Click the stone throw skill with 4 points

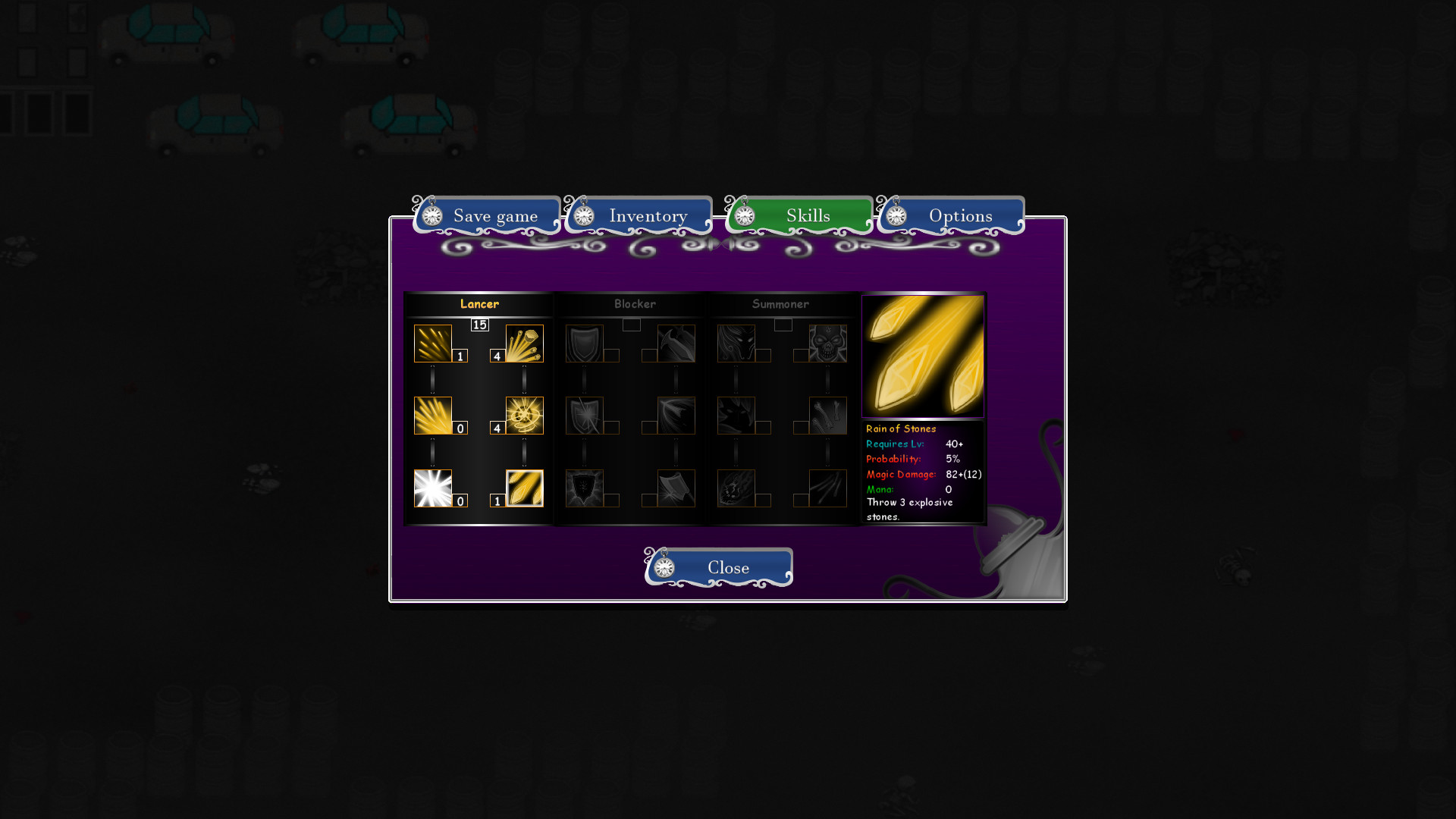pos(523,341)
